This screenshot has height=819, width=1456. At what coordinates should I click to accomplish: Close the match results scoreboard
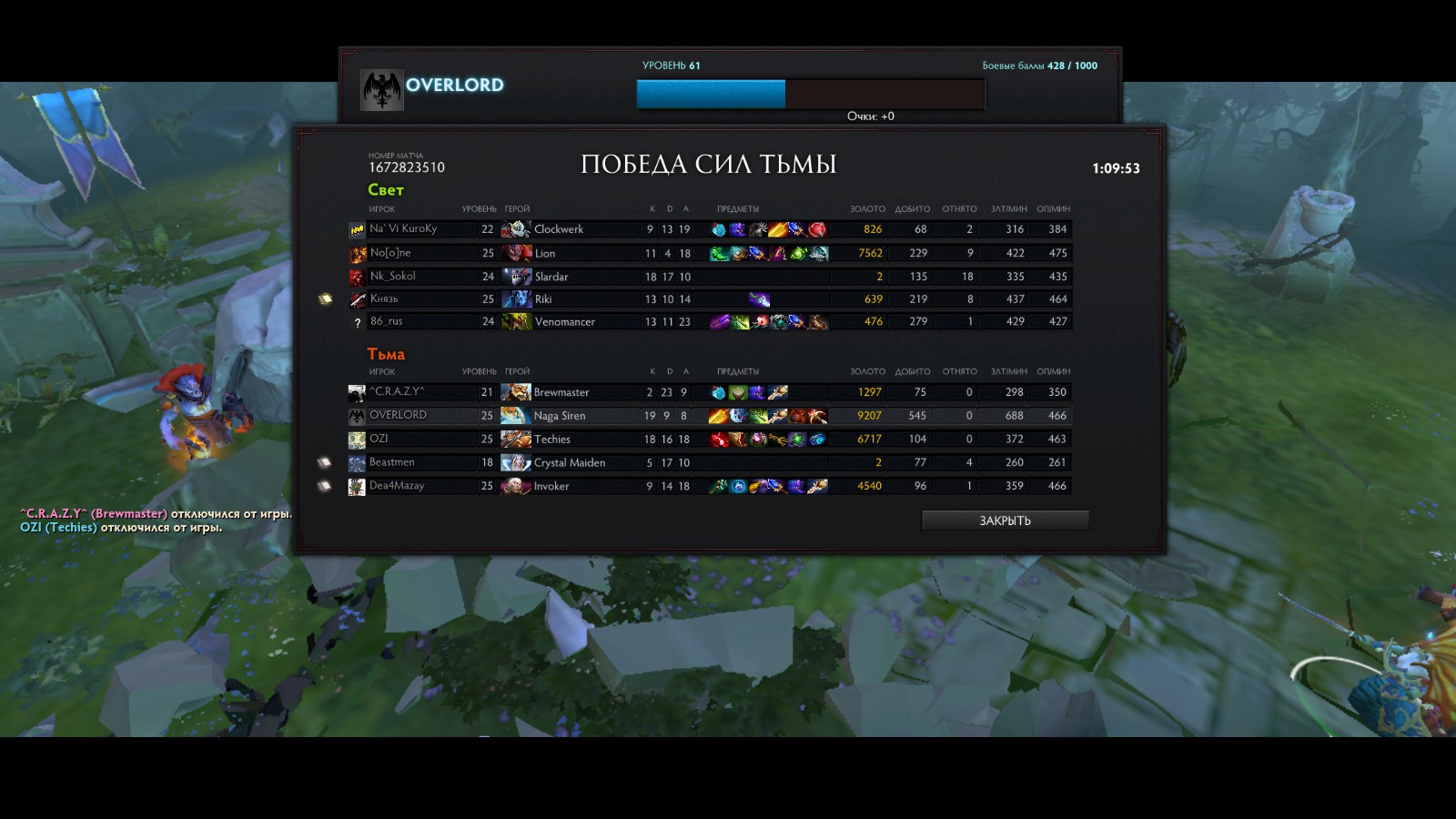[x=1005, y=521]
